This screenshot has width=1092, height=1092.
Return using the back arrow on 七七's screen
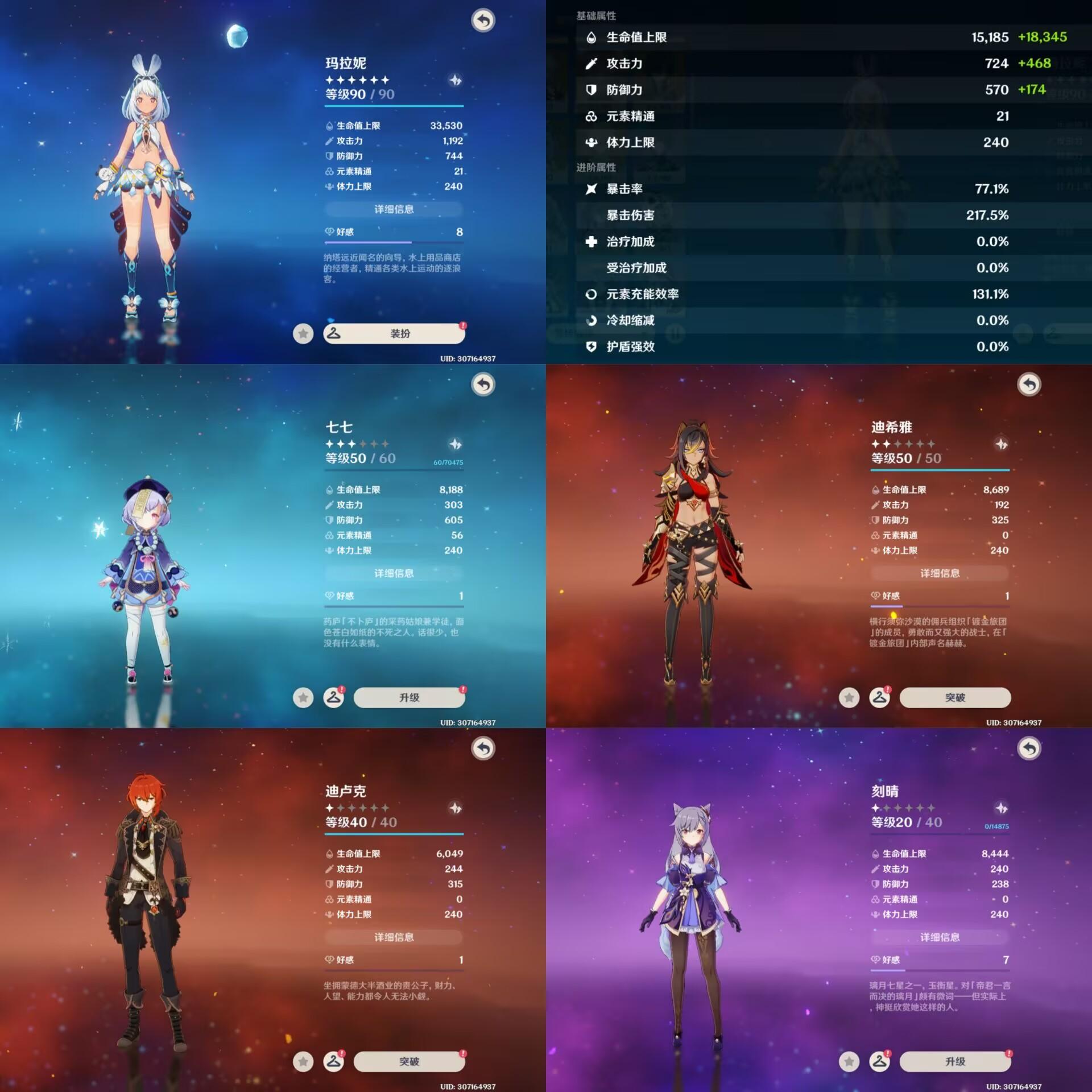pos(483,384)
